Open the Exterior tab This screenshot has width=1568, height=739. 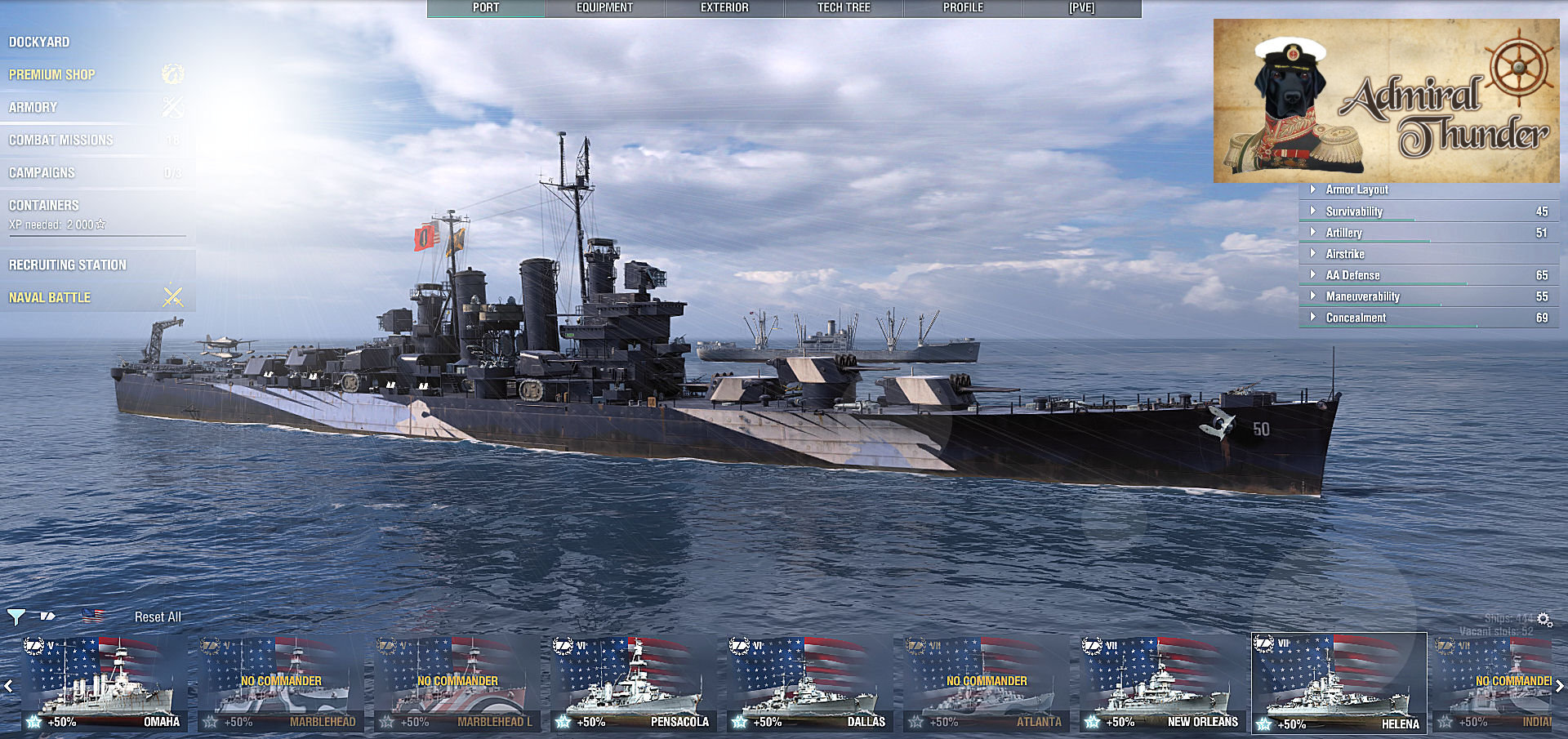coord(724,8)
